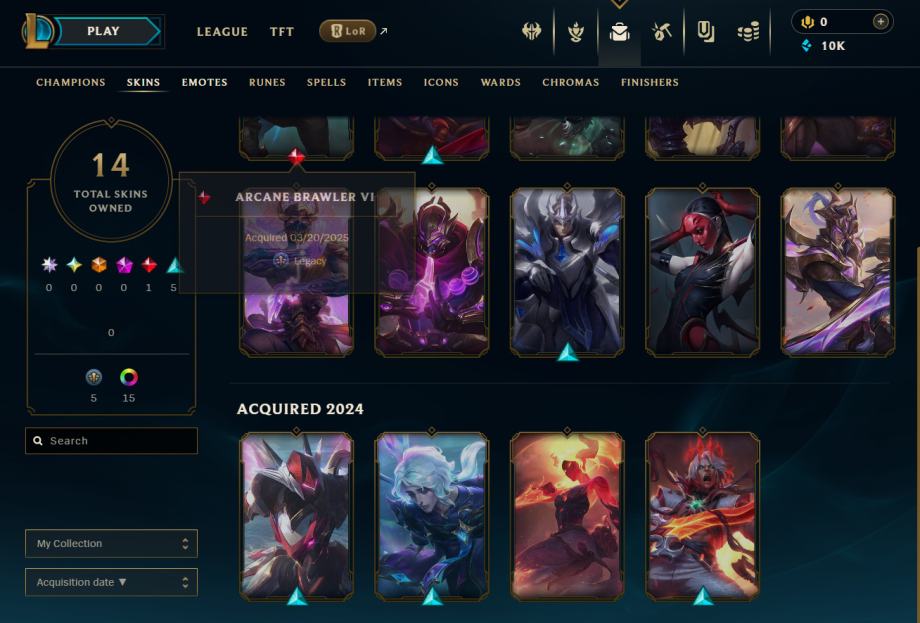Open the Emotes tab

point(205,83)
